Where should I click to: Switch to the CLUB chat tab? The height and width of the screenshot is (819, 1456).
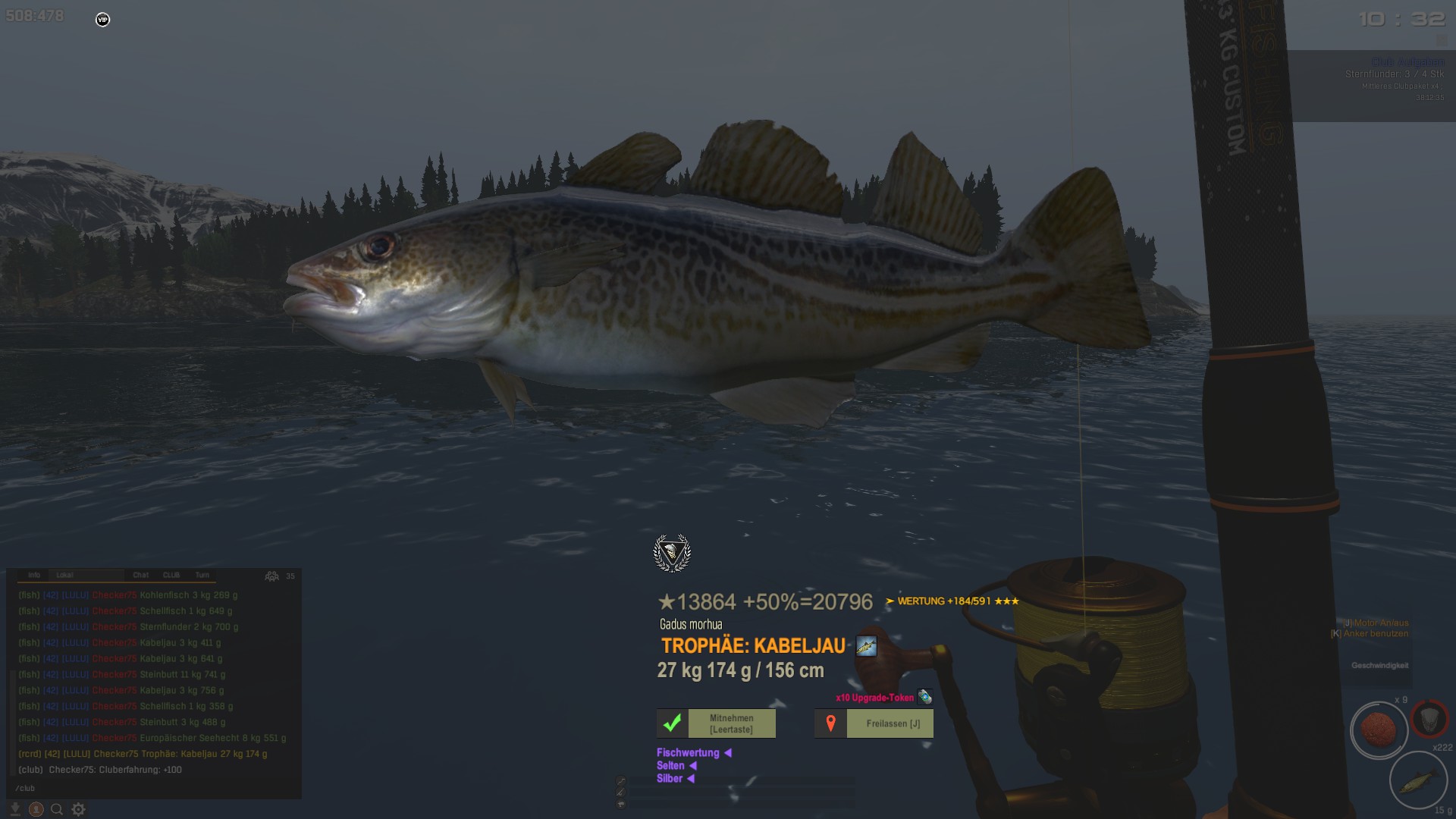point(171,576)
